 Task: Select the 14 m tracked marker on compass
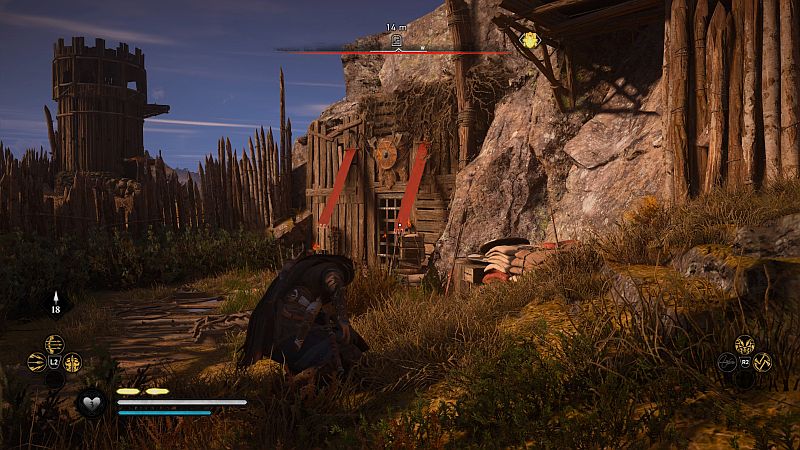(x=396, y=40)
